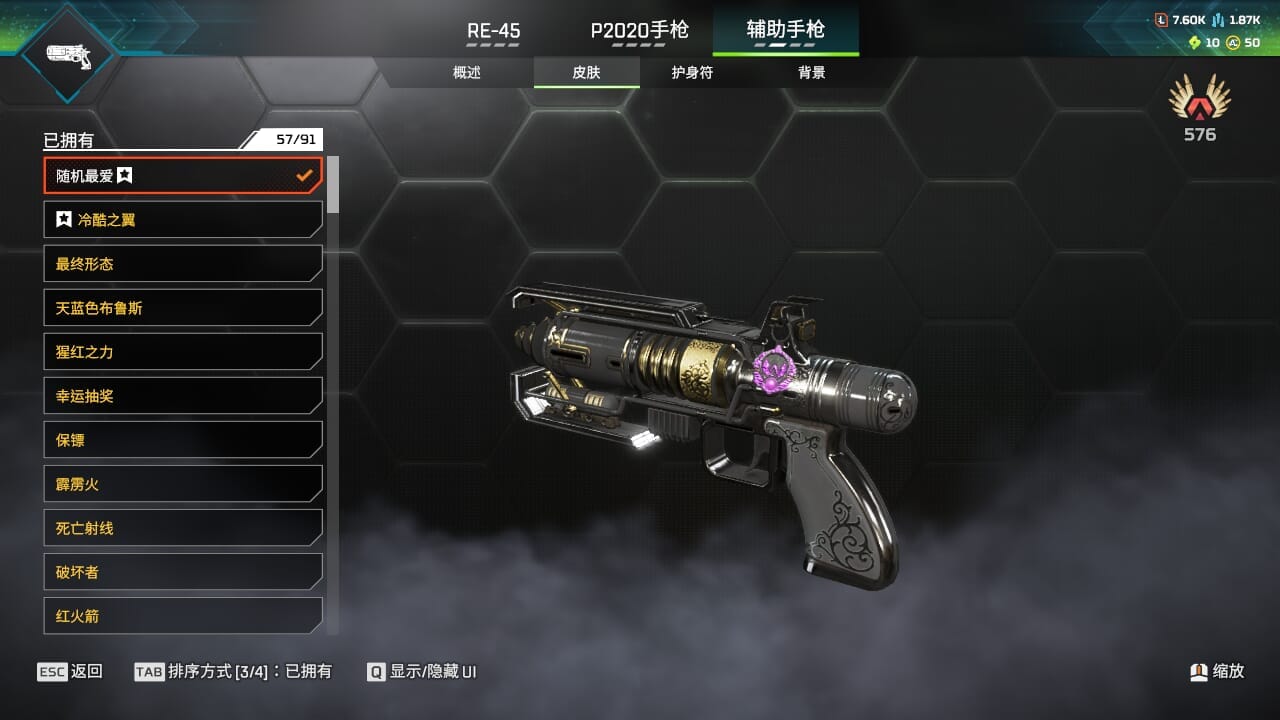Go back with the 返回 button
The height and width of the screenshot is (720, 1280).
tap(70, 672)
